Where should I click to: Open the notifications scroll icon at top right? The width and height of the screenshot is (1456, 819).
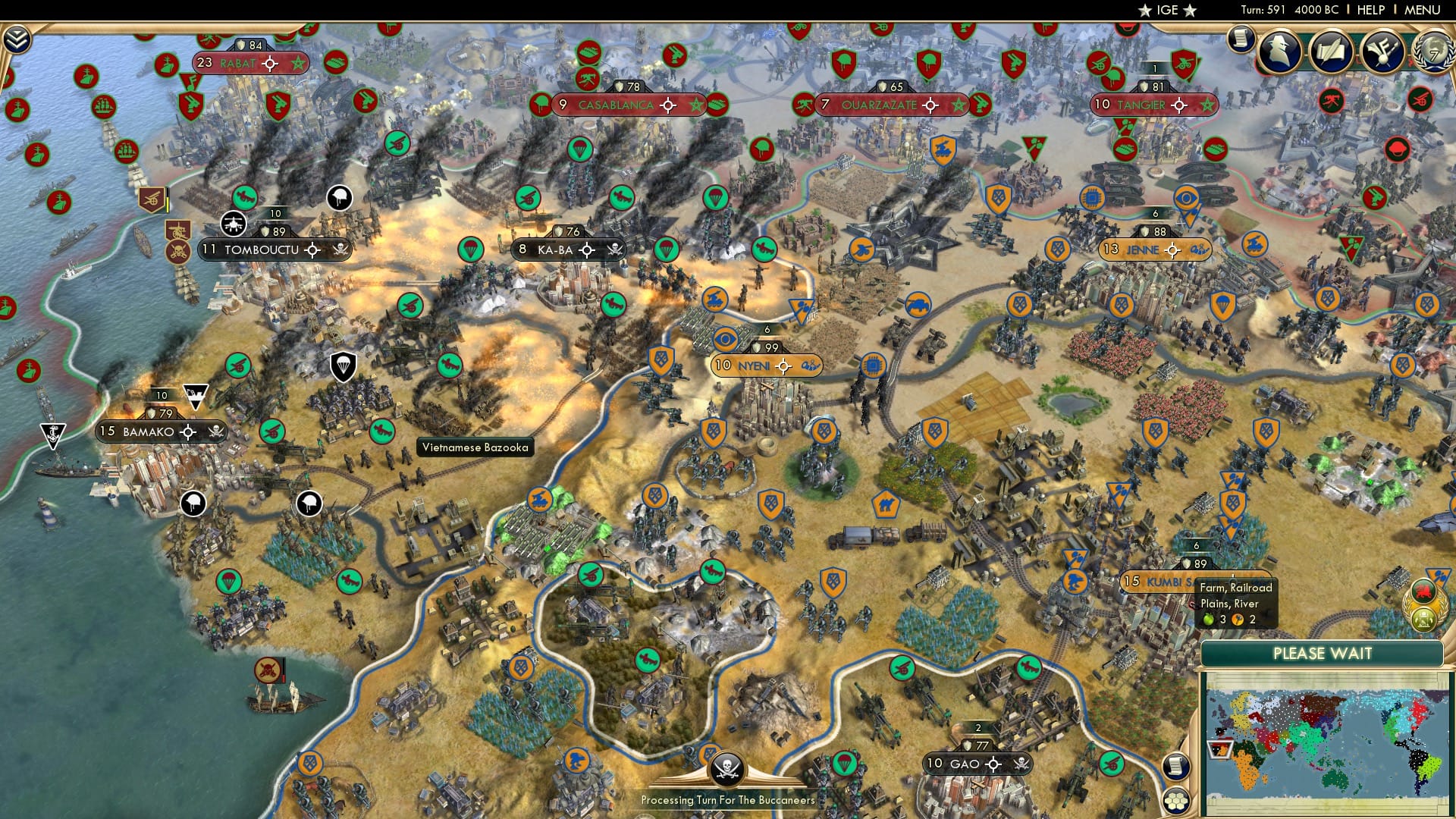point(1241,39)
